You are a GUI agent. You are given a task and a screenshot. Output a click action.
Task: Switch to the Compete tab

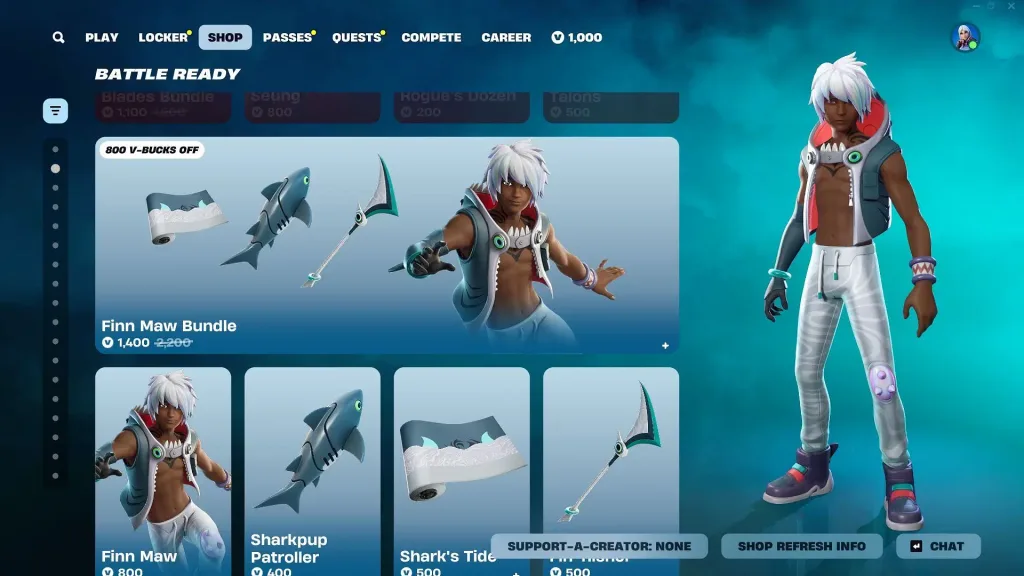pos(431,38)
